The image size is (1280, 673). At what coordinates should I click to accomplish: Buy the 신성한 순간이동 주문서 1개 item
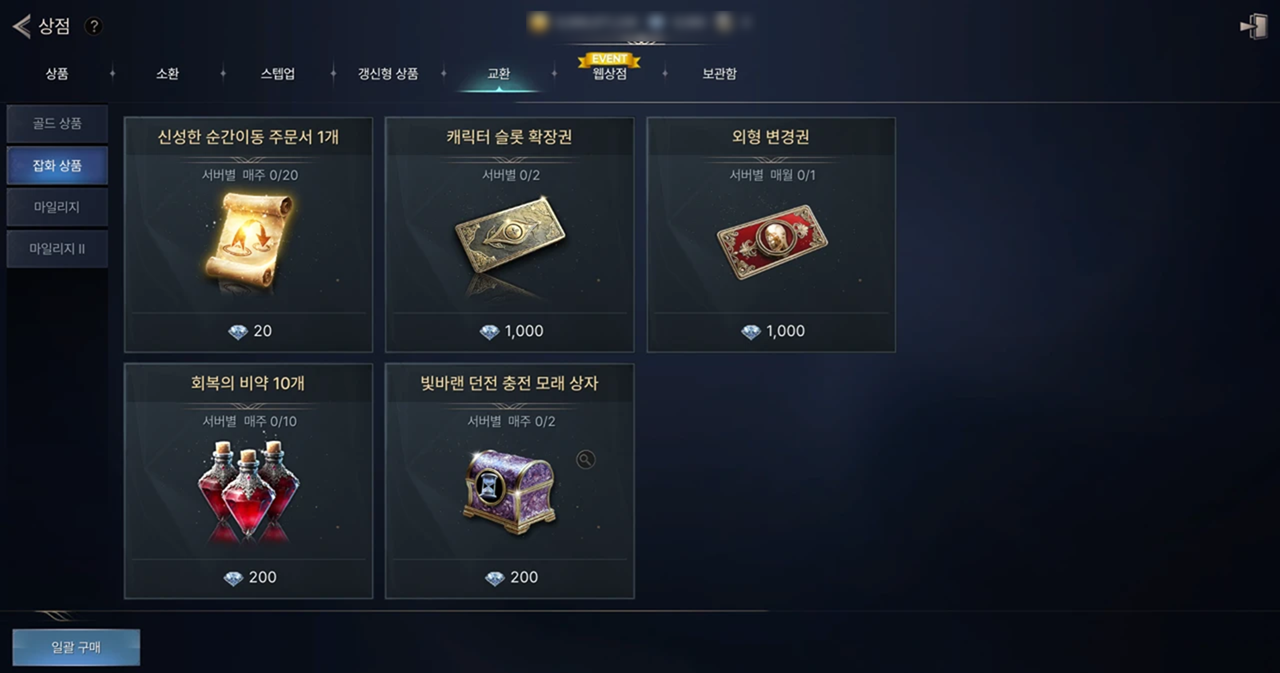click(248, 235)
